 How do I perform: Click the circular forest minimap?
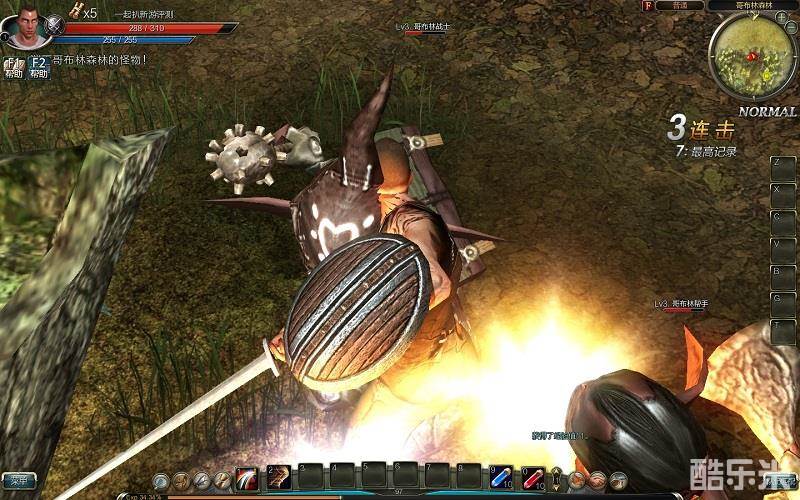point(754,57)
